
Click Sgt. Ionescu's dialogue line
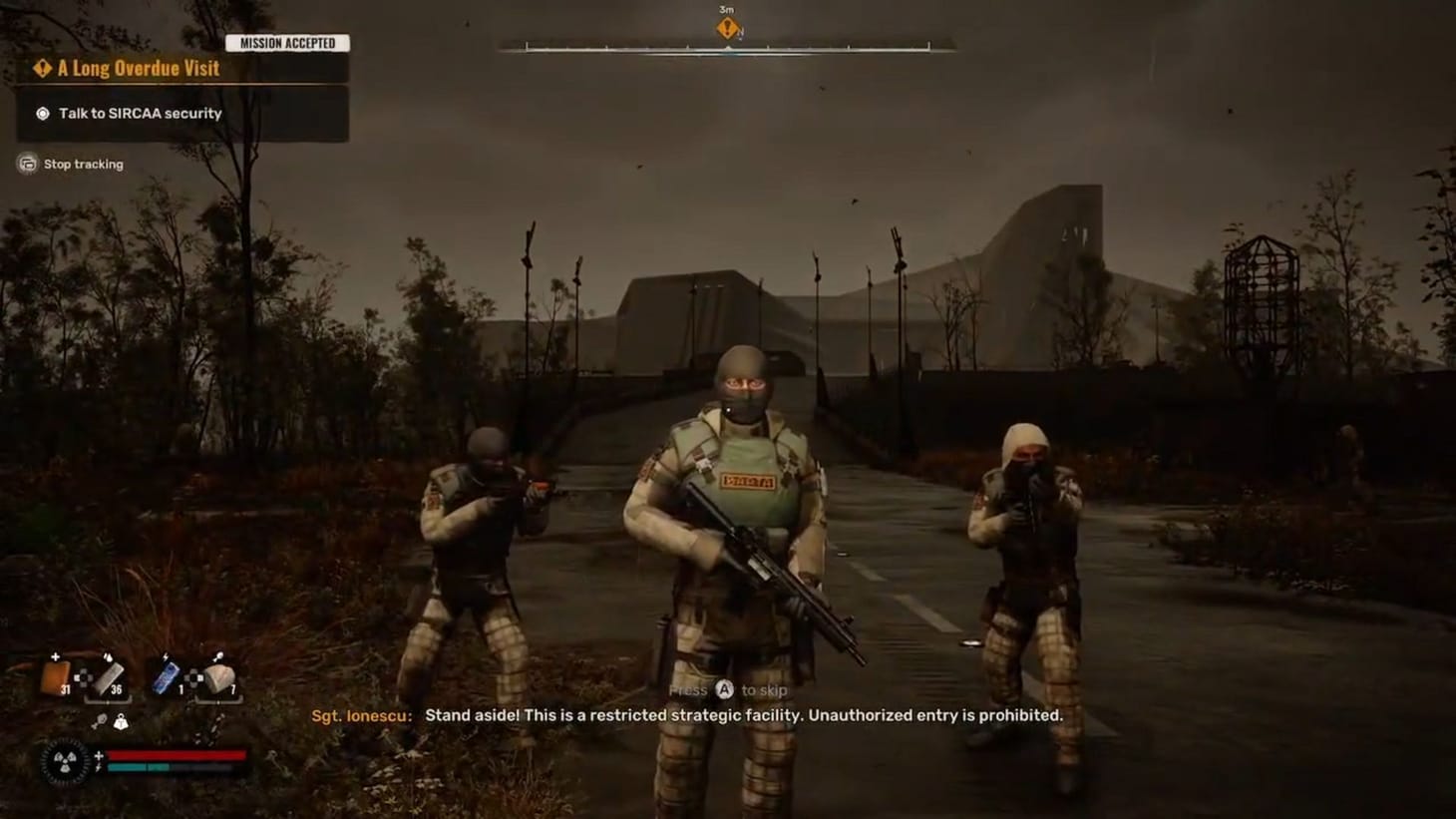click(687, 715)
